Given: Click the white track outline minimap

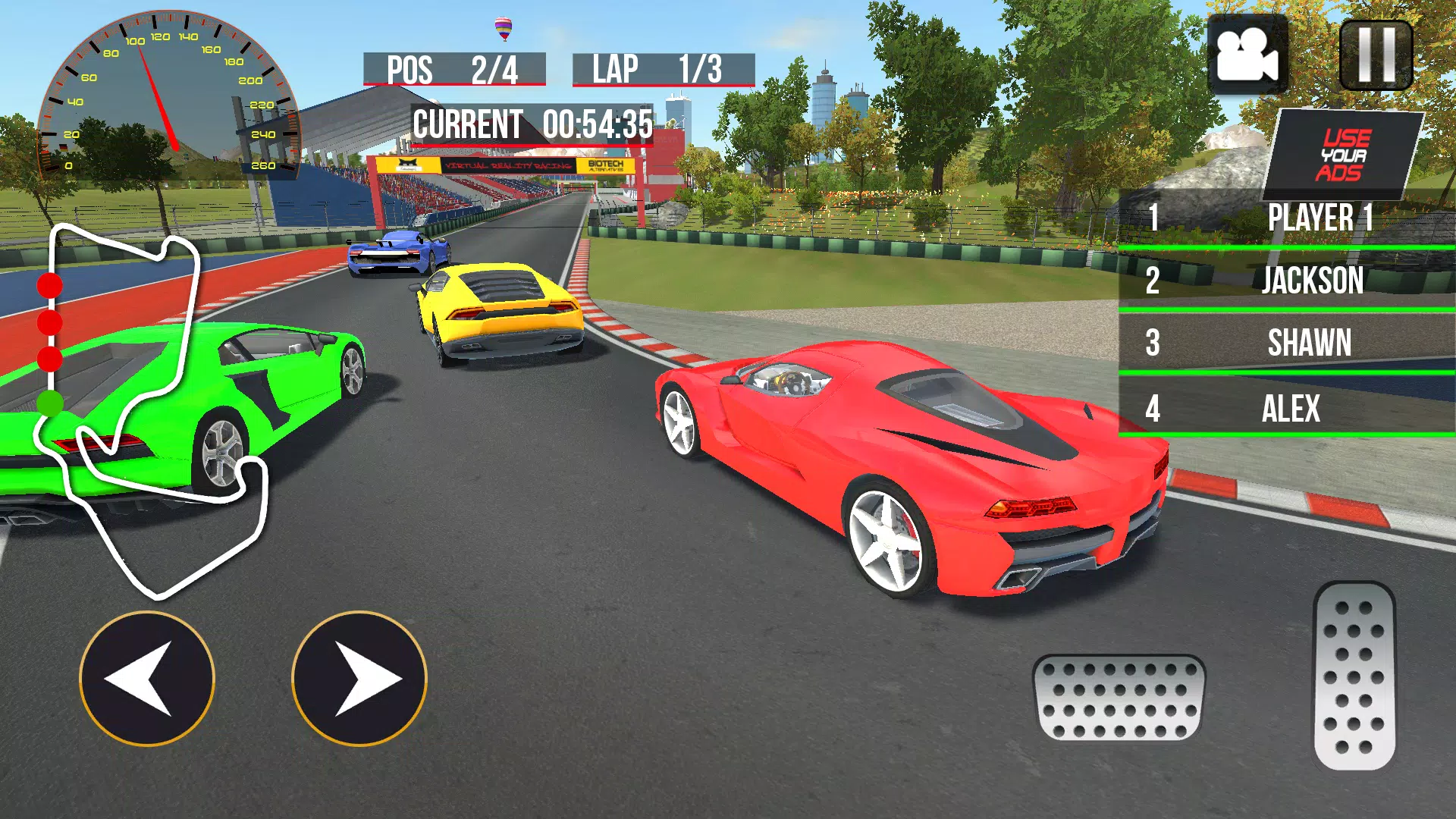Looking at the screenshot, I should click(152, 409).
